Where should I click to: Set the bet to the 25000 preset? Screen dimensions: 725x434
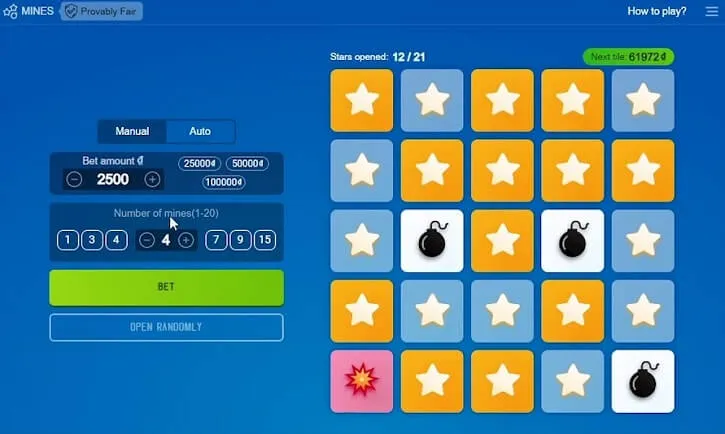[199, 164]
